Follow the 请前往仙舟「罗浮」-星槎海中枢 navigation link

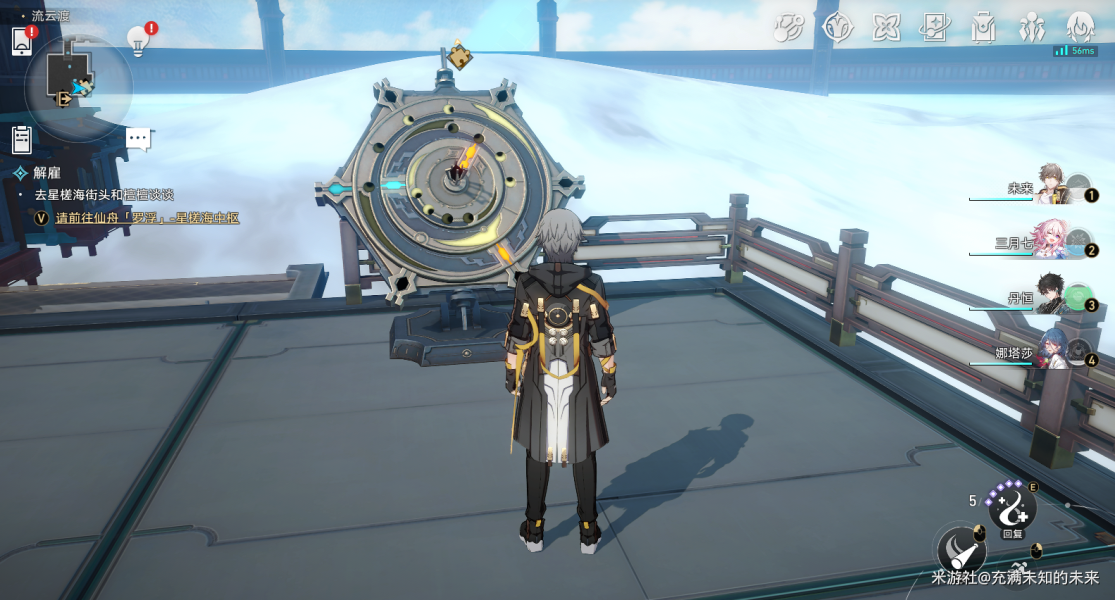point(147,218)
